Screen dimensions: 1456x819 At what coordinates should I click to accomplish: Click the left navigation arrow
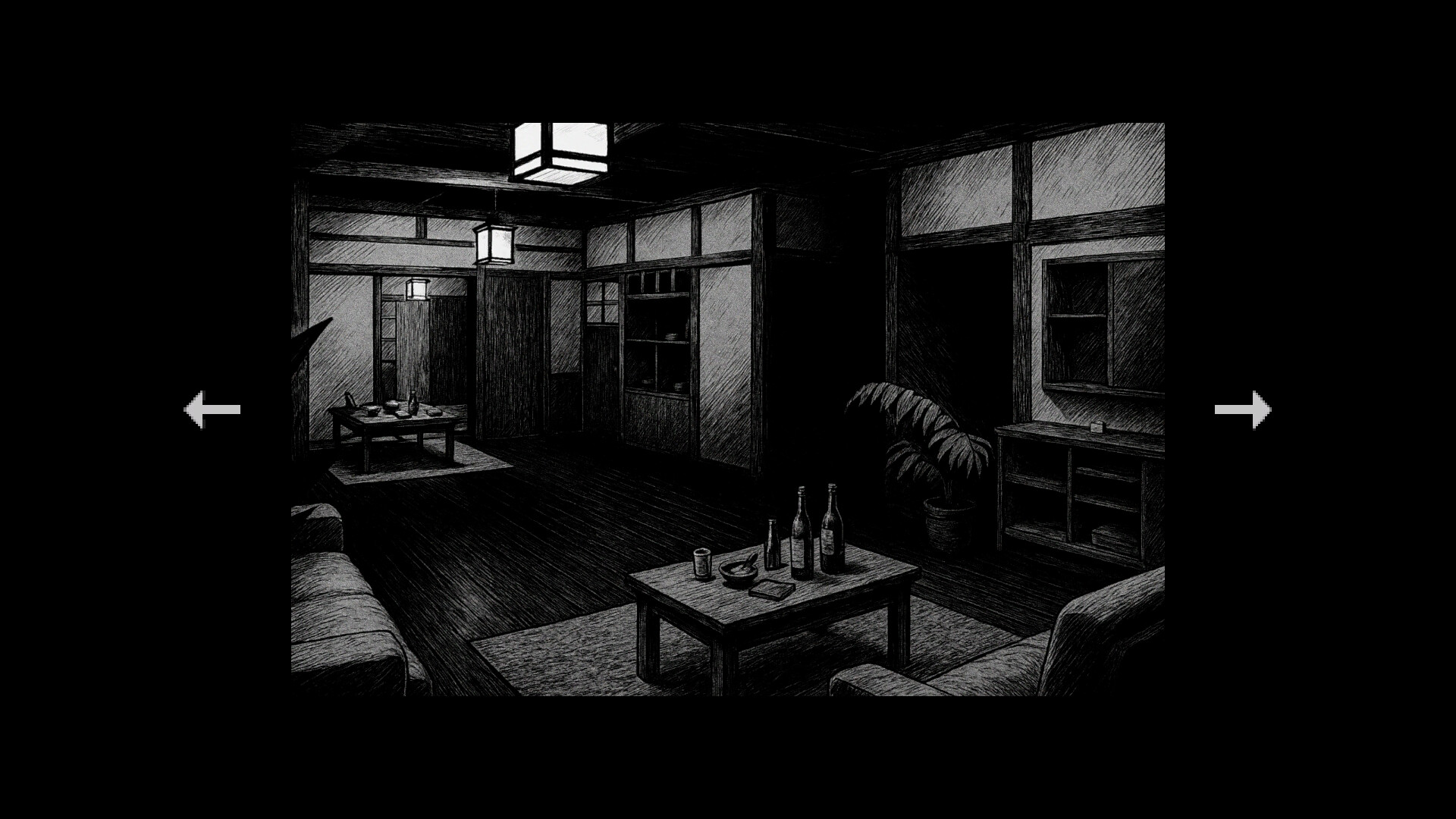click(x=210, y=409)
